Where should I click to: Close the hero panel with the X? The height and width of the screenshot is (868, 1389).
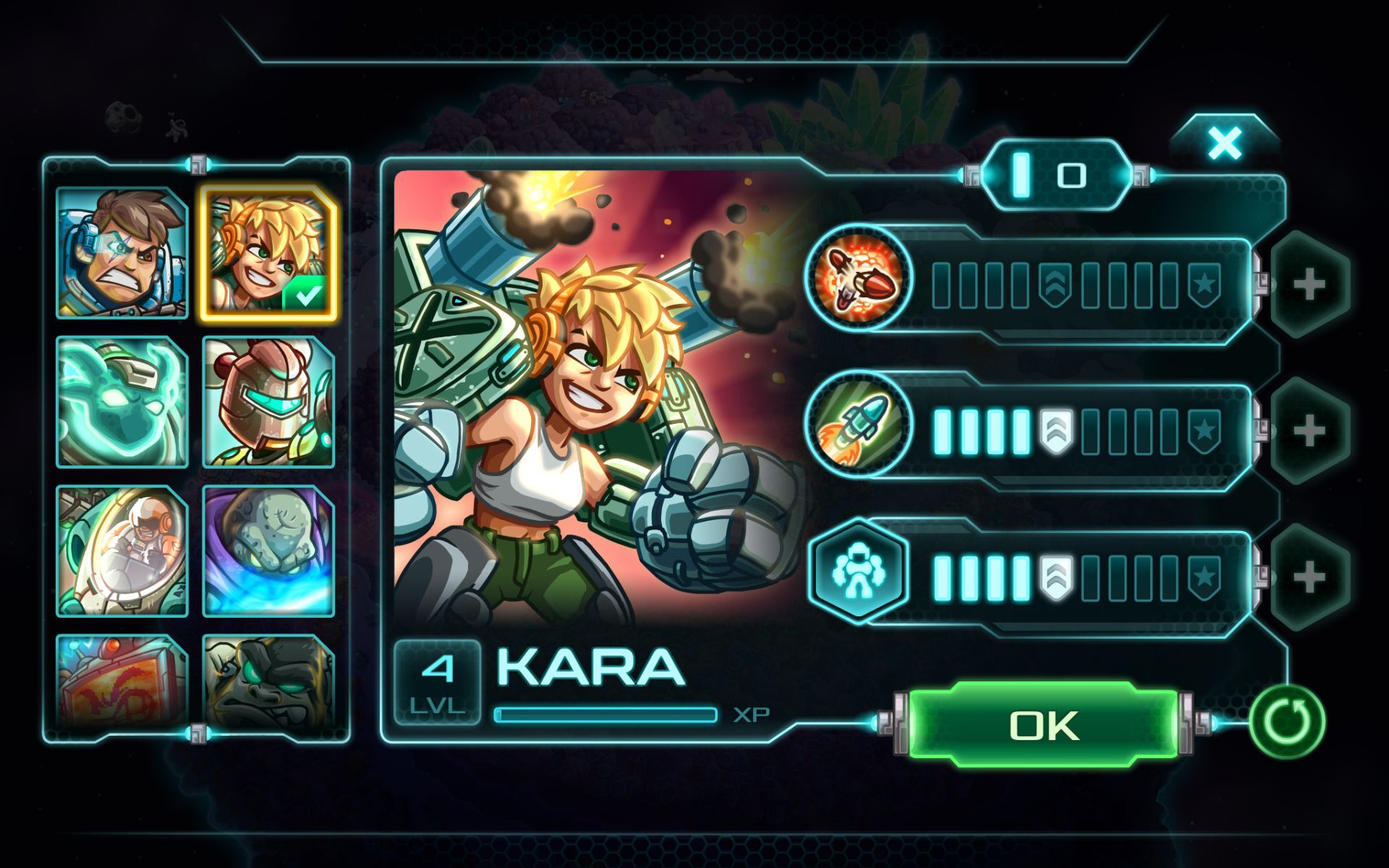click(x=1224, y=142)
